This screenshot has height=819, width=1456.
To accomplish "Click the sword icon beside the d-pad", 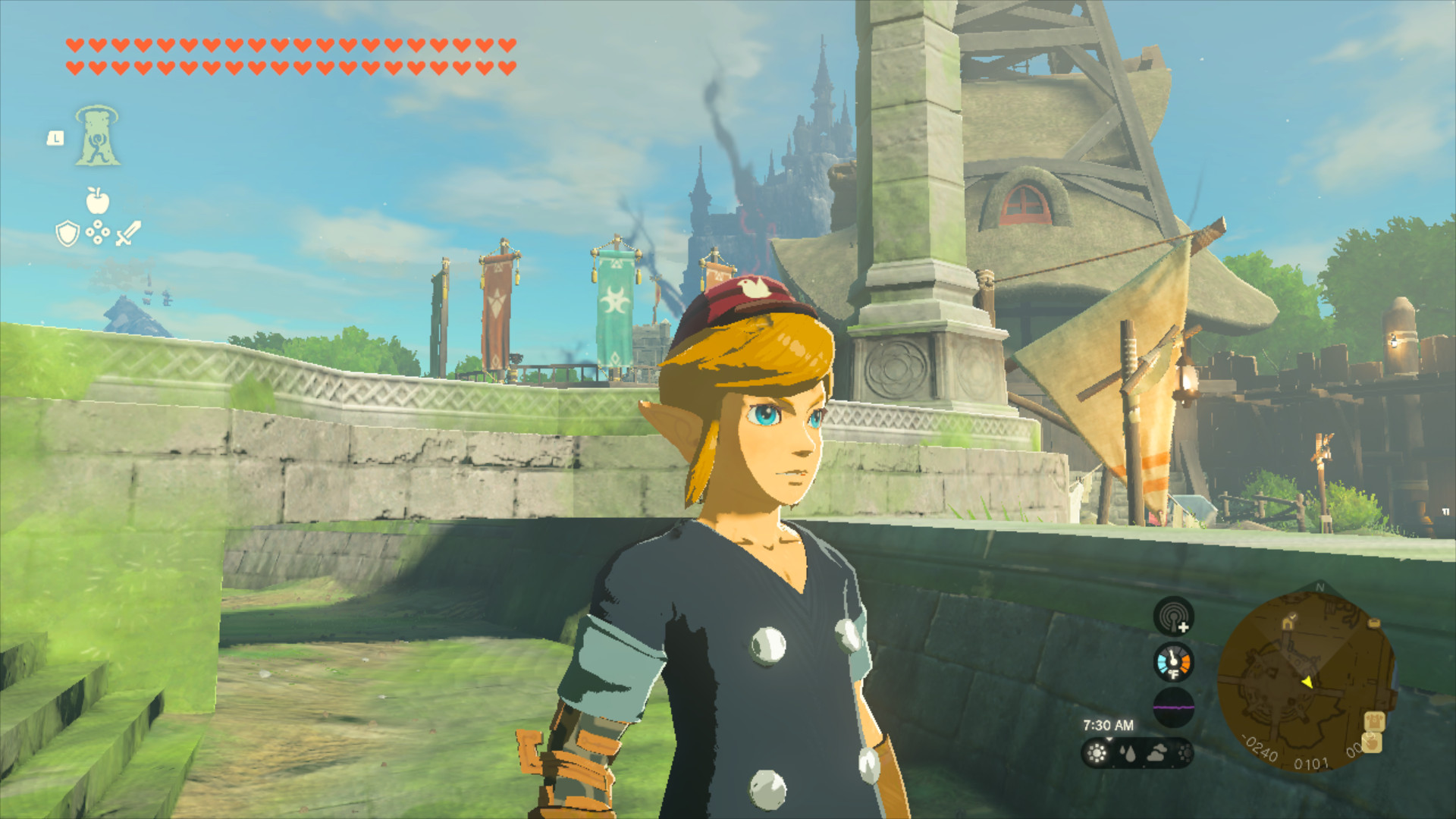I will point(127,233).
